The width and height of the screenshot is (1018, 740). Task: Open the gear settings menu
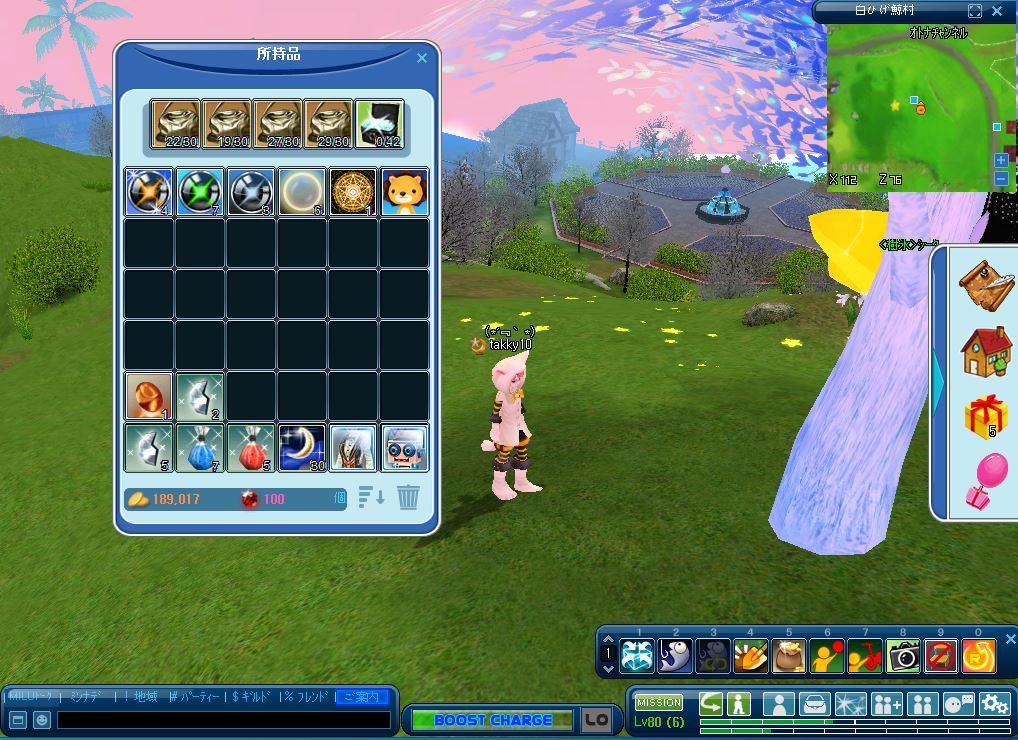994,704
